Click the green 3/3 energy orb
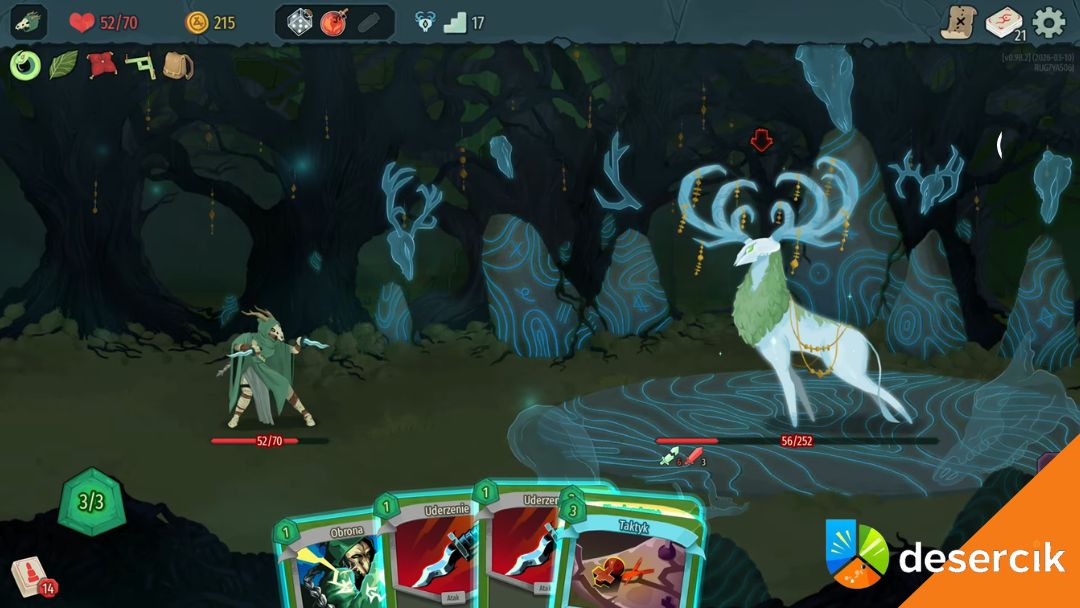This screenshot has height=608, width=1080. pyautogui.click(x=91, y=501)
